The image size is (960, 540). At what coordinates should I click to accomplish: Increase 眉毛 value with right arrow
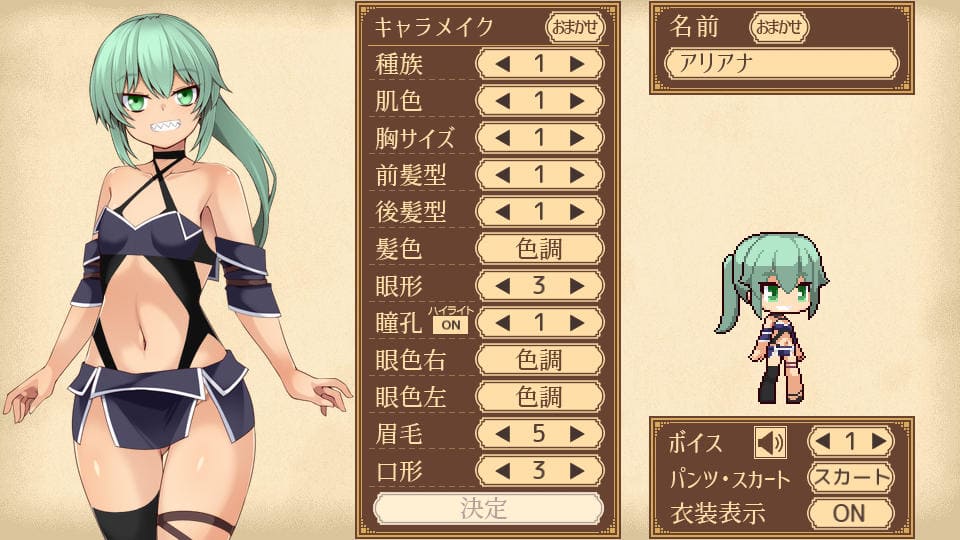[x=577, y=433]
